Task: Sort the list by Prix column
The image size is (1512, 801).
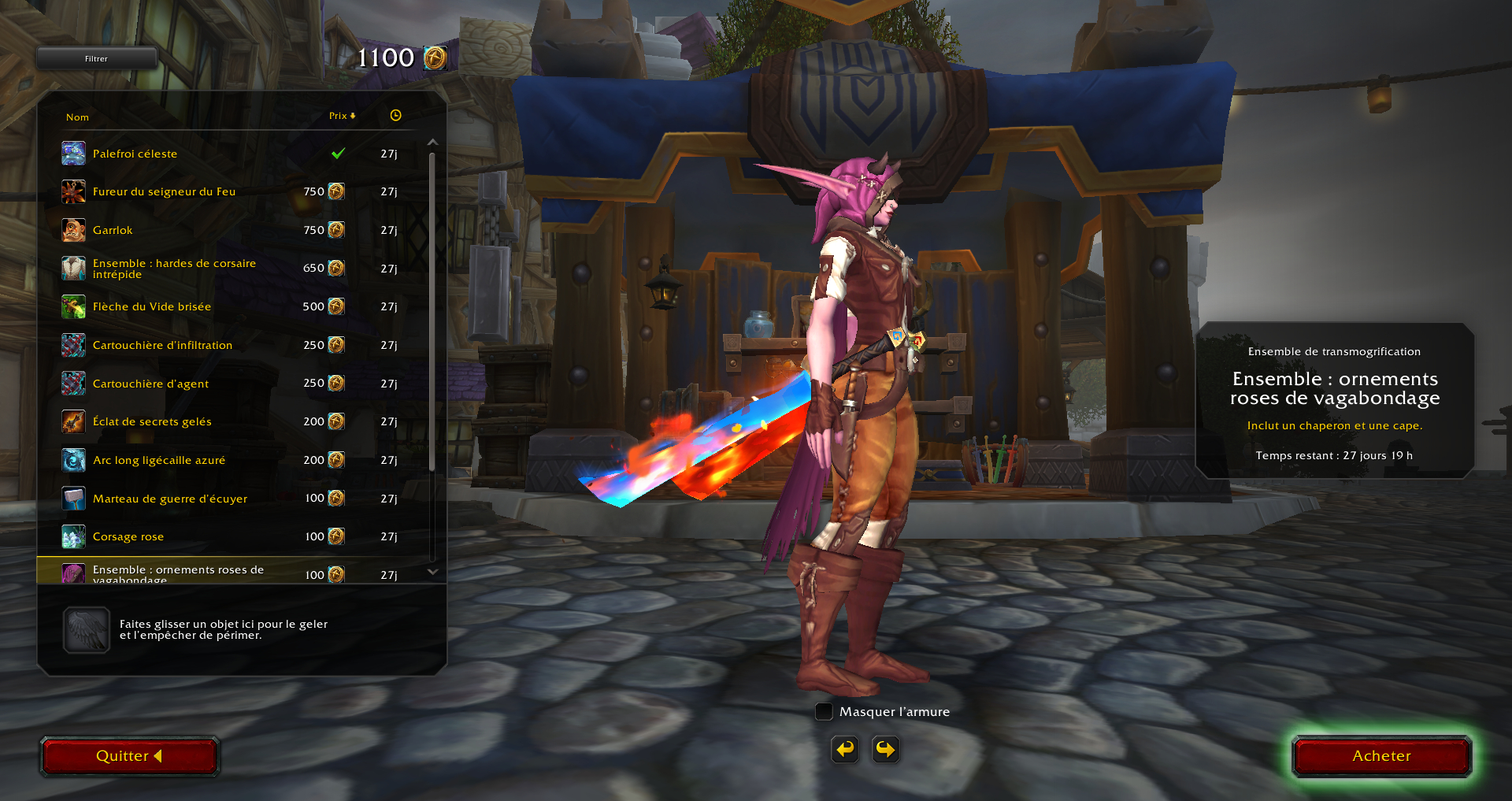Action: point(342,116)
